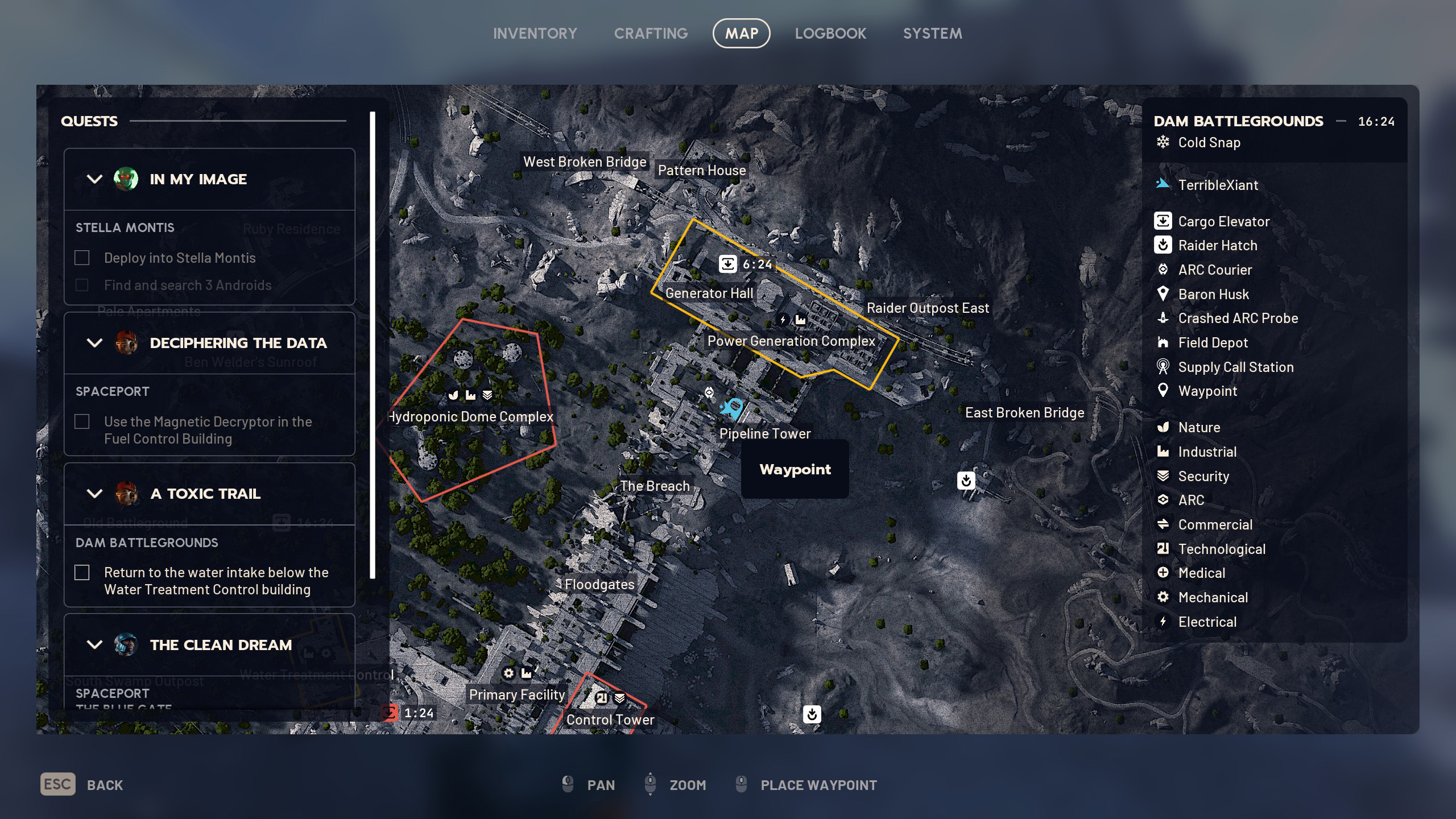Collapse the Deciphering the Data quest
Viewport: 1456px width, 819px height.
(x=94, y=343)
